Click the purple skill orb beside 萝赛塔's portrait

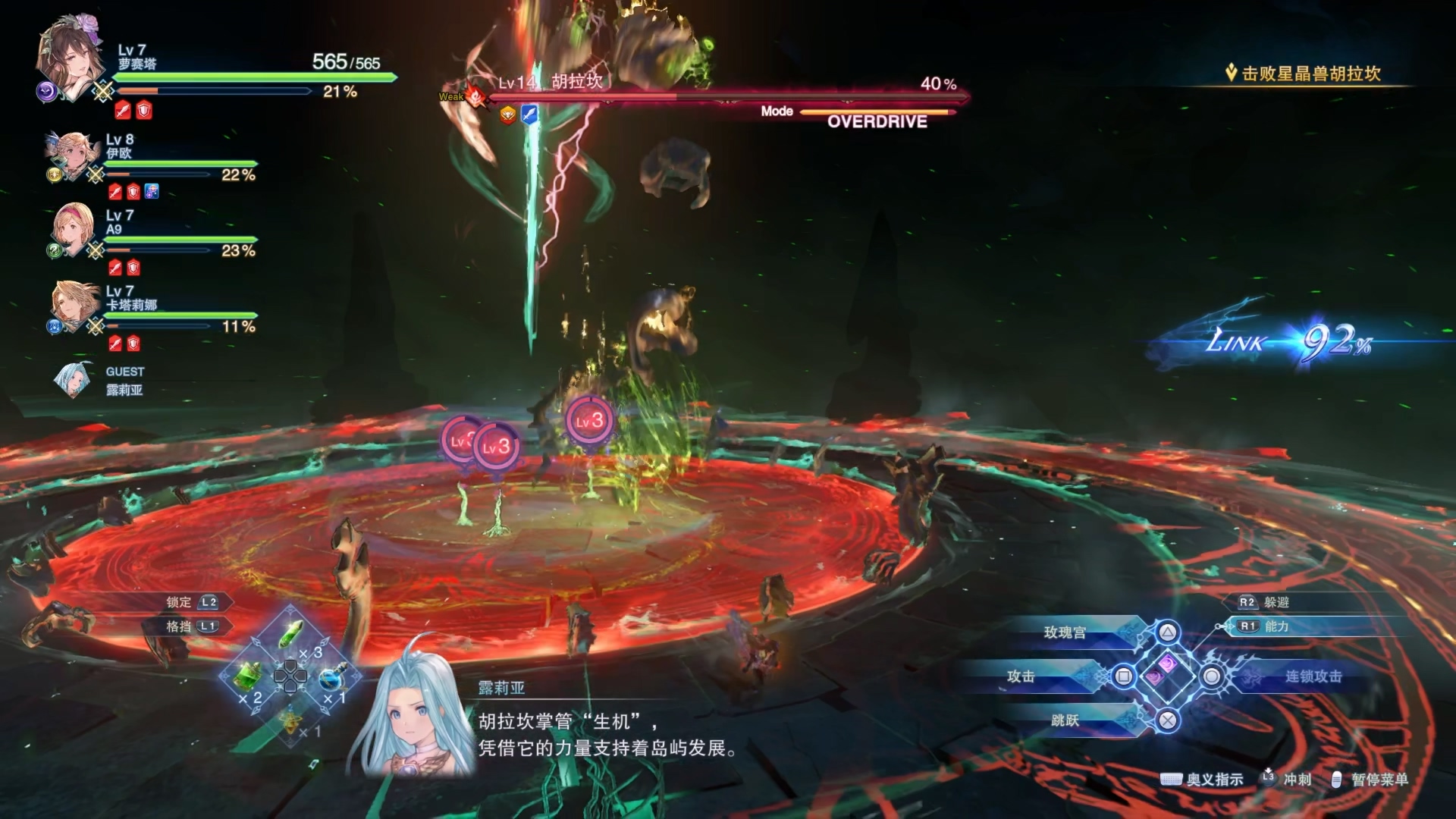(x=45, y=91)
